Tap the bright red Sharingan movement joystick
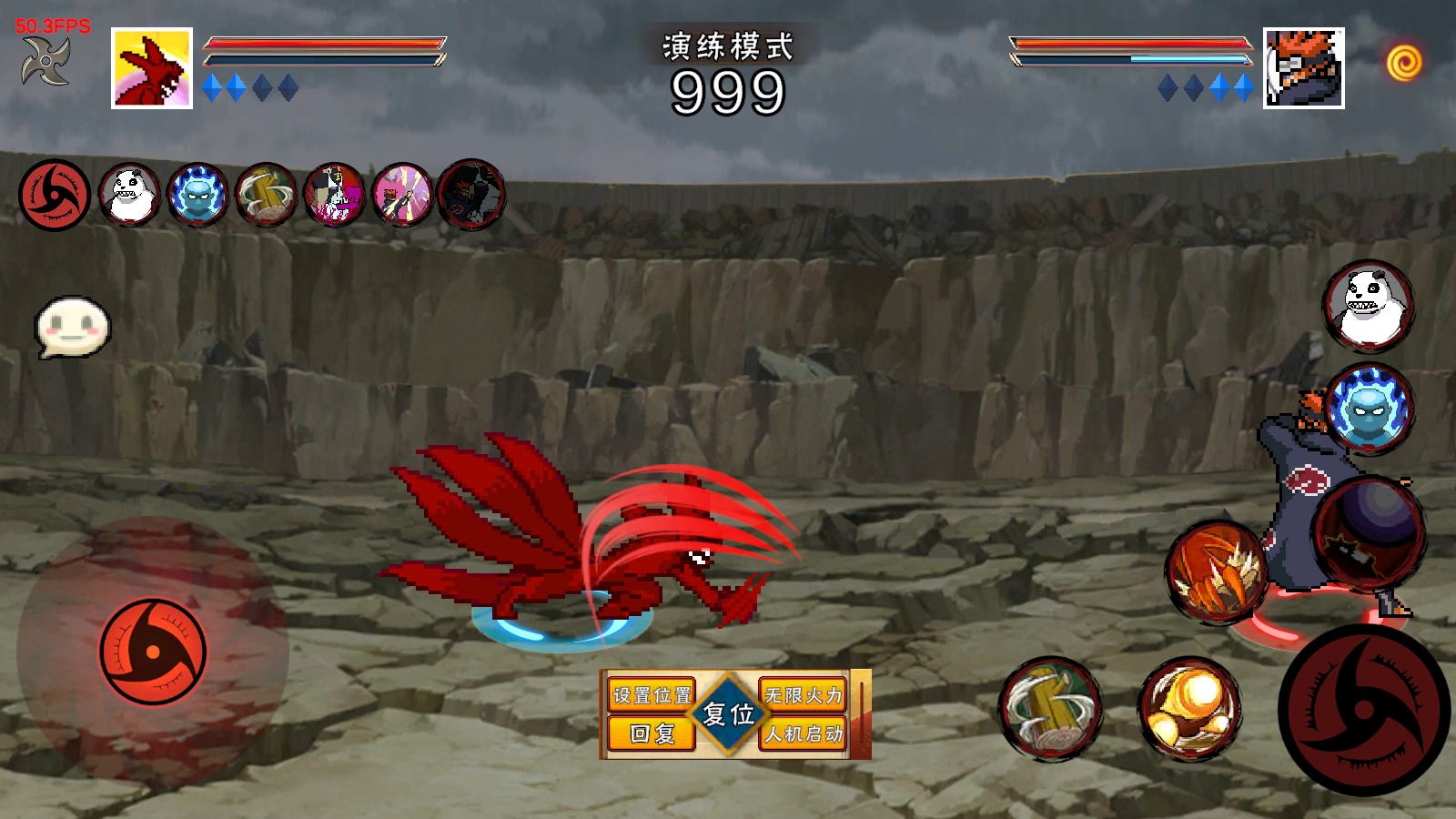The width and height of the screenshot is (1456, 819). coord(153,652)
